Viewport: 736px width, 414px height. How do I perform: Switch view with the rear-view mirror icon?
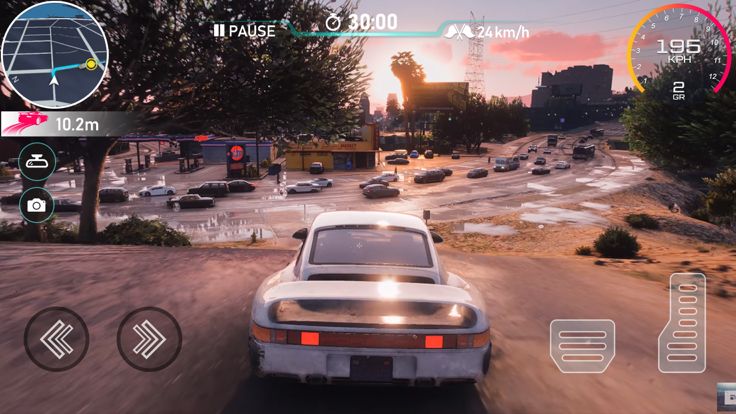click(x=37, y=161)
